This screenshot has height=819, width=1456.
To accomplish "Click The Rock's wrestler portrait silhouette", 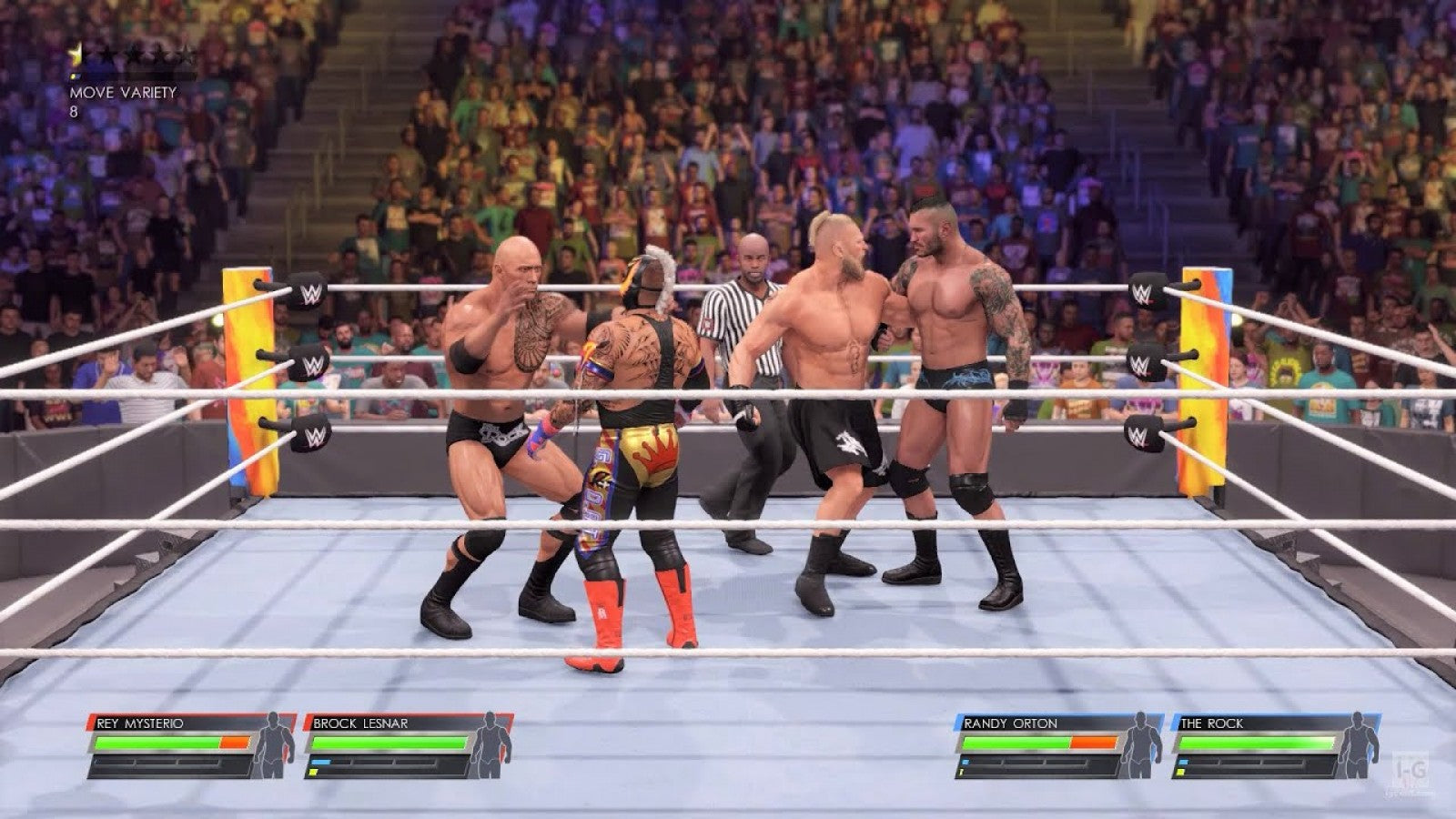I will click(x=1358, y=746).
